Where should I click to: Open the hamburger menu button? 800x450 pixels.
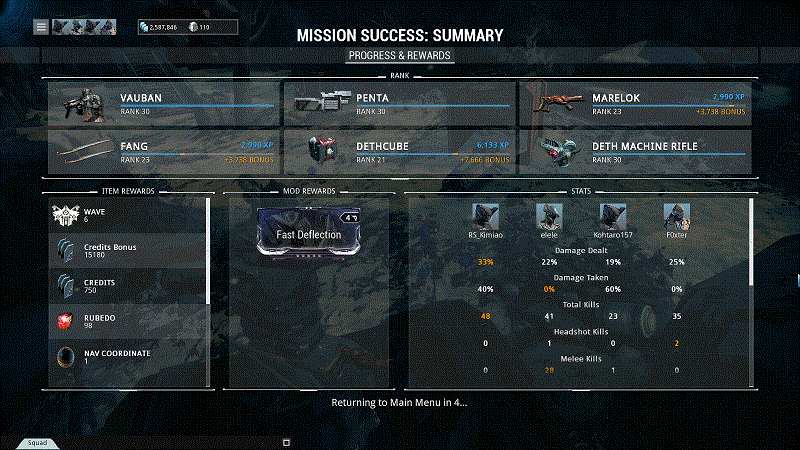tap(41, 27)
